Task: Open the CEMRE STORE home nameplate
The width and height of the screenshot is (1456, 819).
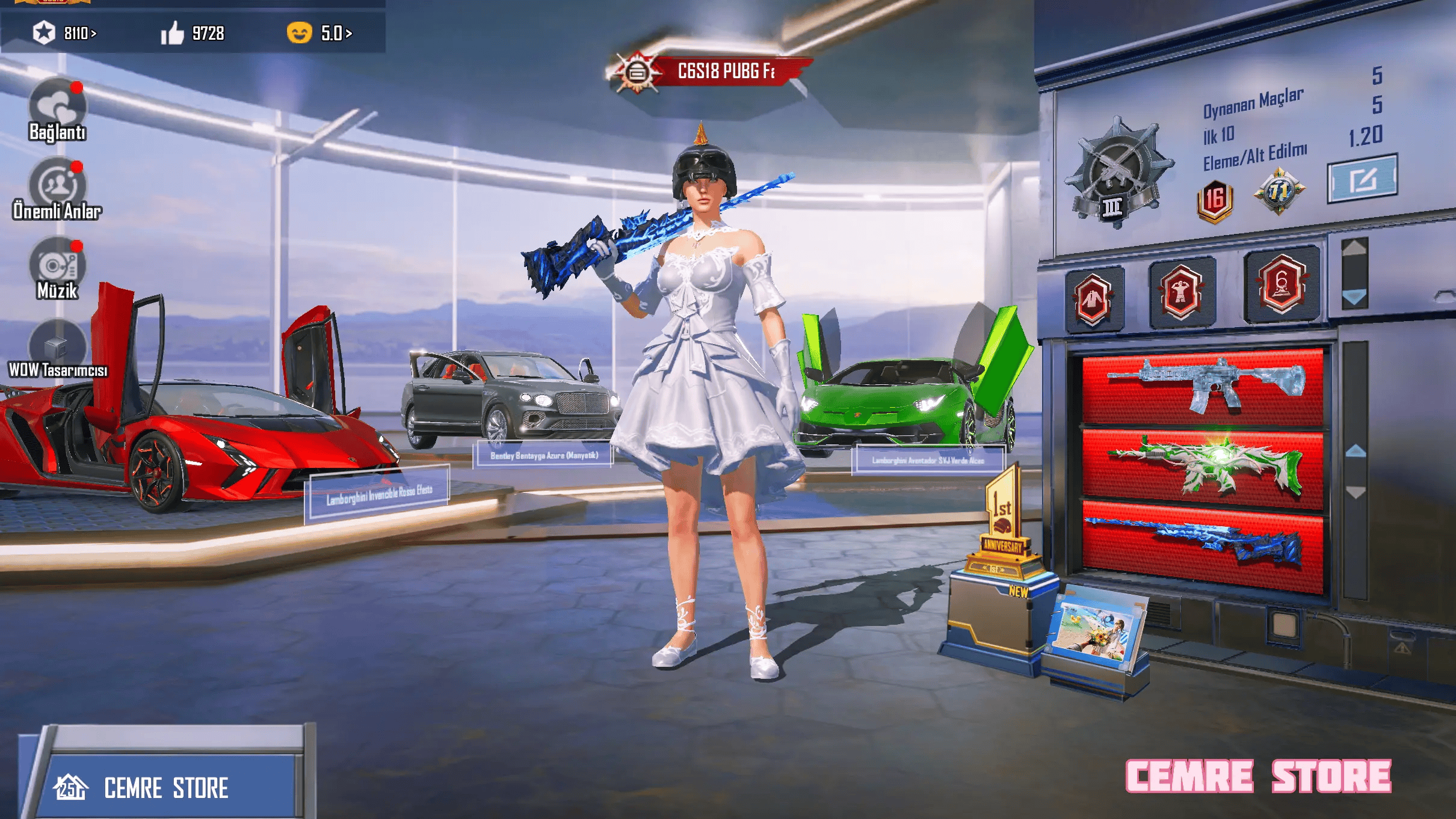Action: coord(165,787)
